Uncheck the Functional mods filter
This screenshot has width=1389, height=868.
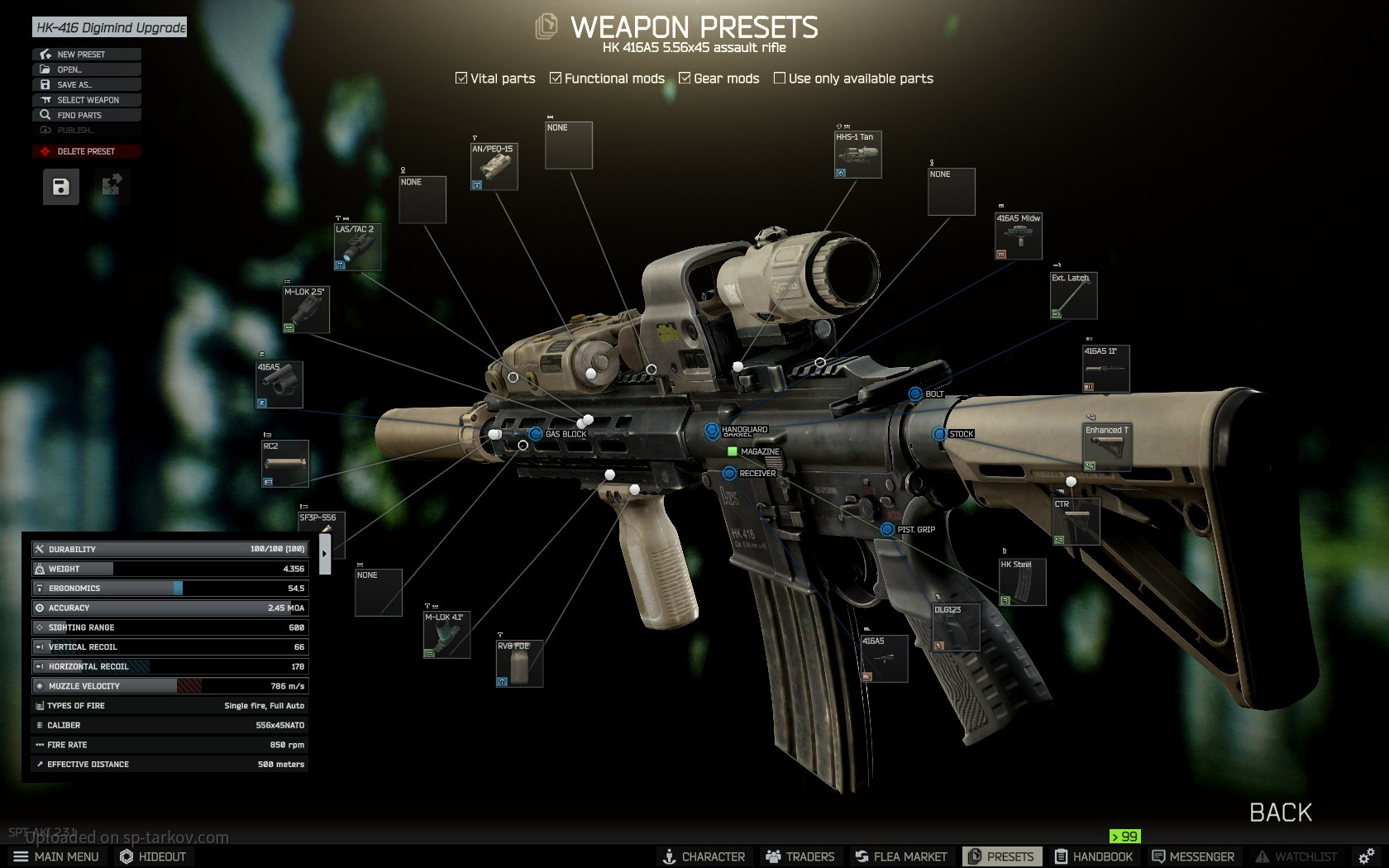556,79
